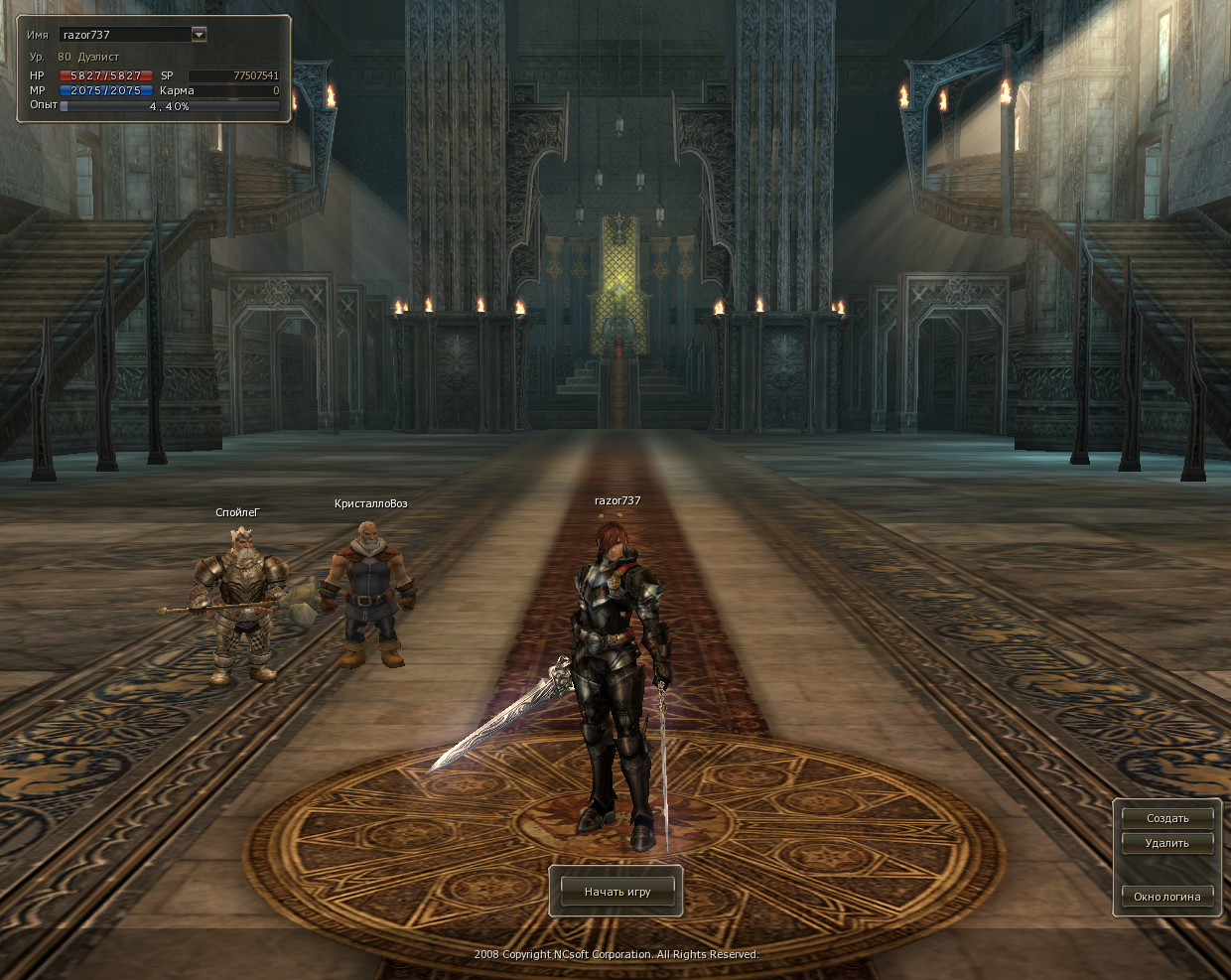Create a new character with Создать
This screenshot has width=1231, height=980.
1167,818
